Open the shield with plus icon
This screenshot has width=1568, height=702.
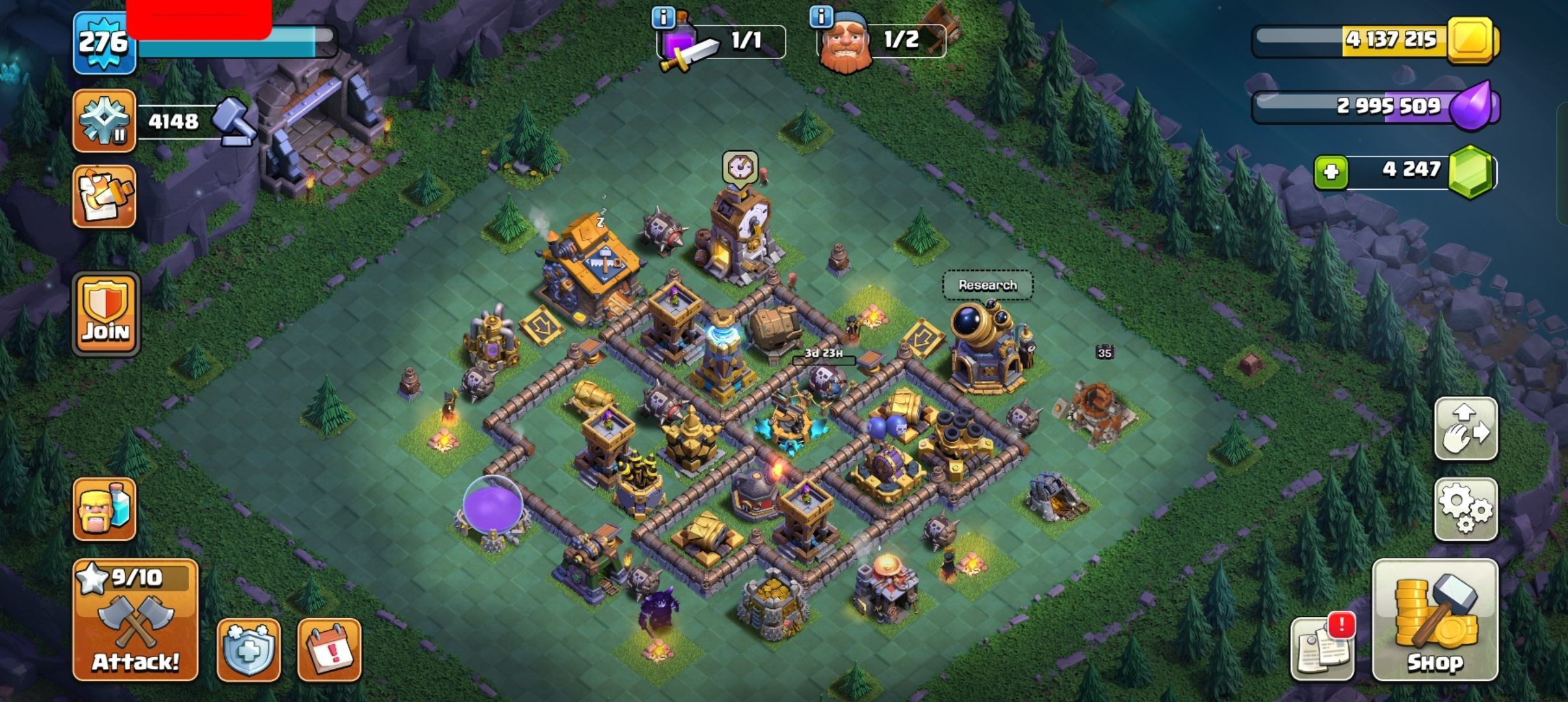[x=248, y=649]
